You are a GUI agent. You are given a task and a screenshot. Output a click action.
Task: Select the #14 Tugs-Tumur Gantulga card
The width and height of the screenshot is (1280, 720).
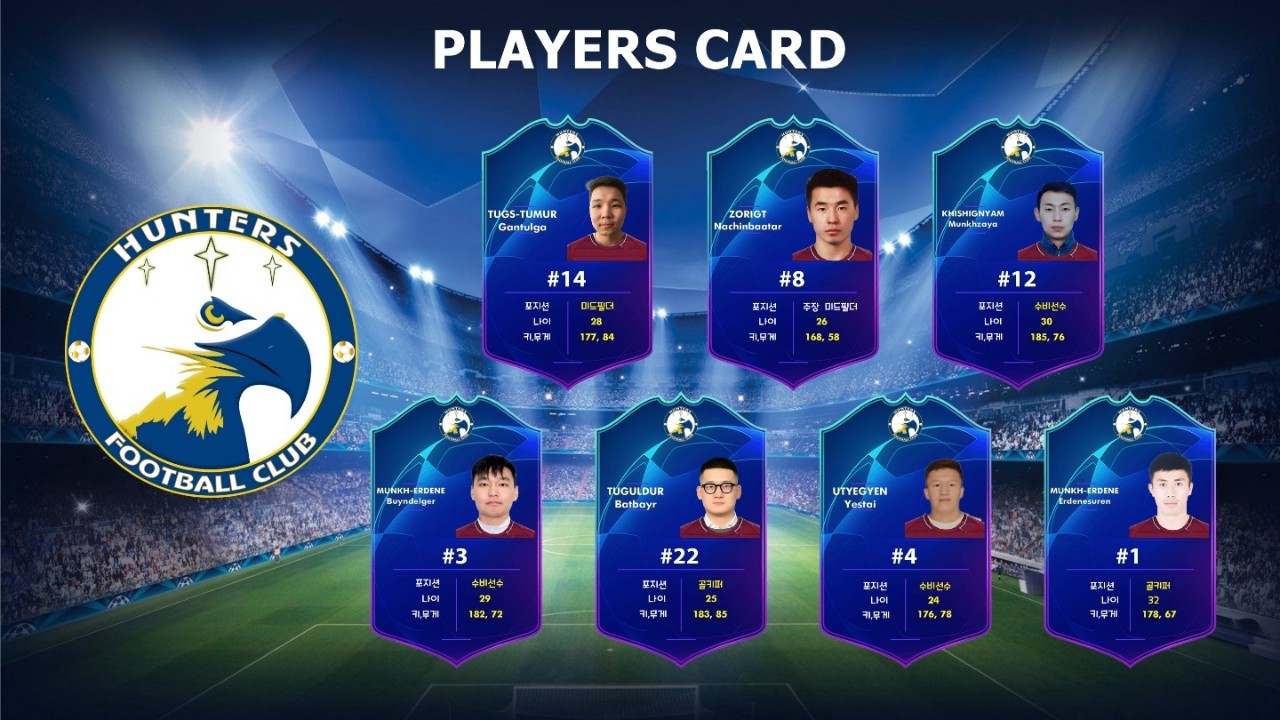pos(567,255)
